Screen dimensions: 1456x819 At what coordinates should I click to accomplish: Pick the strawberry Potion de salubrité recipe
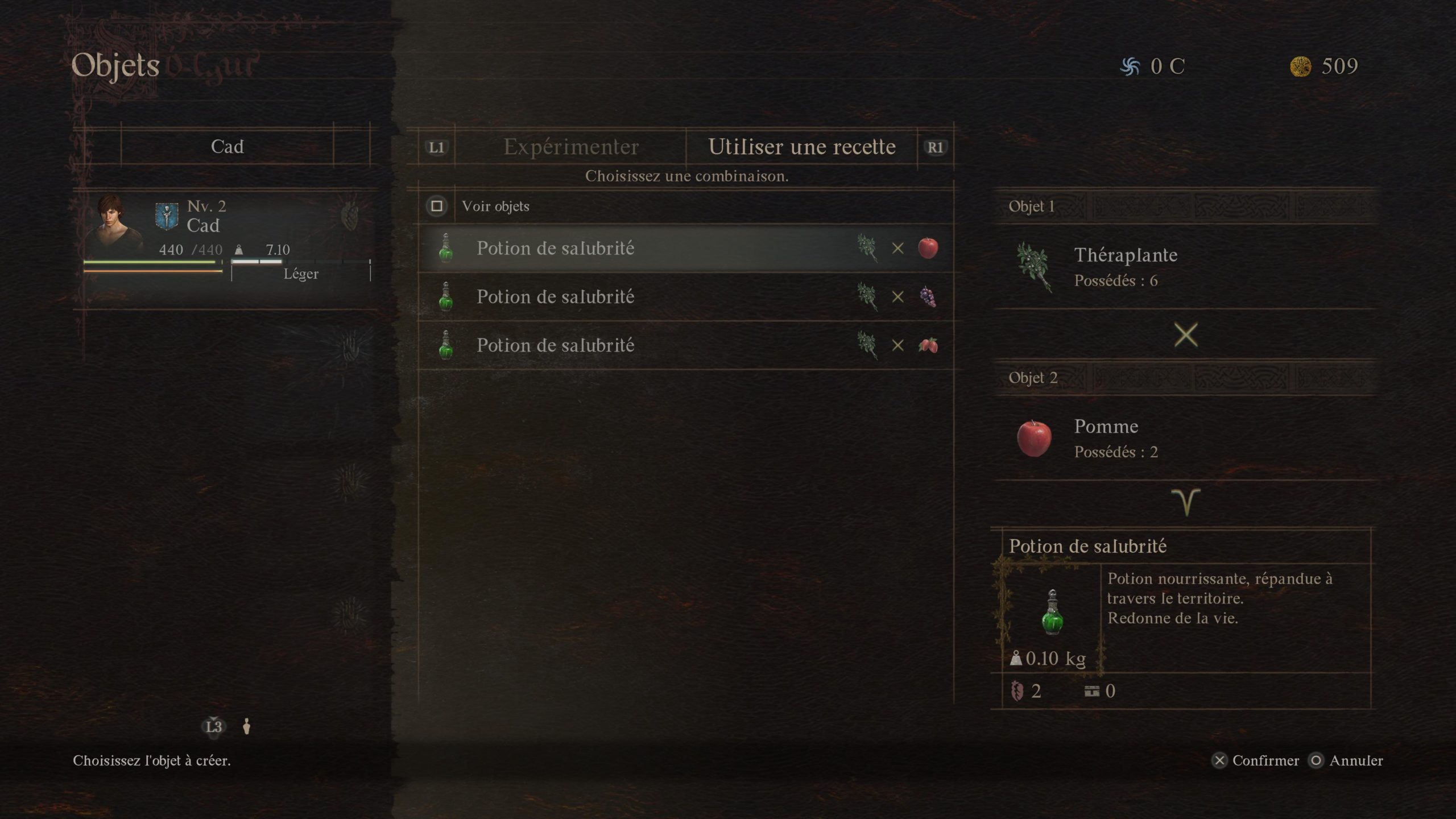685,345
